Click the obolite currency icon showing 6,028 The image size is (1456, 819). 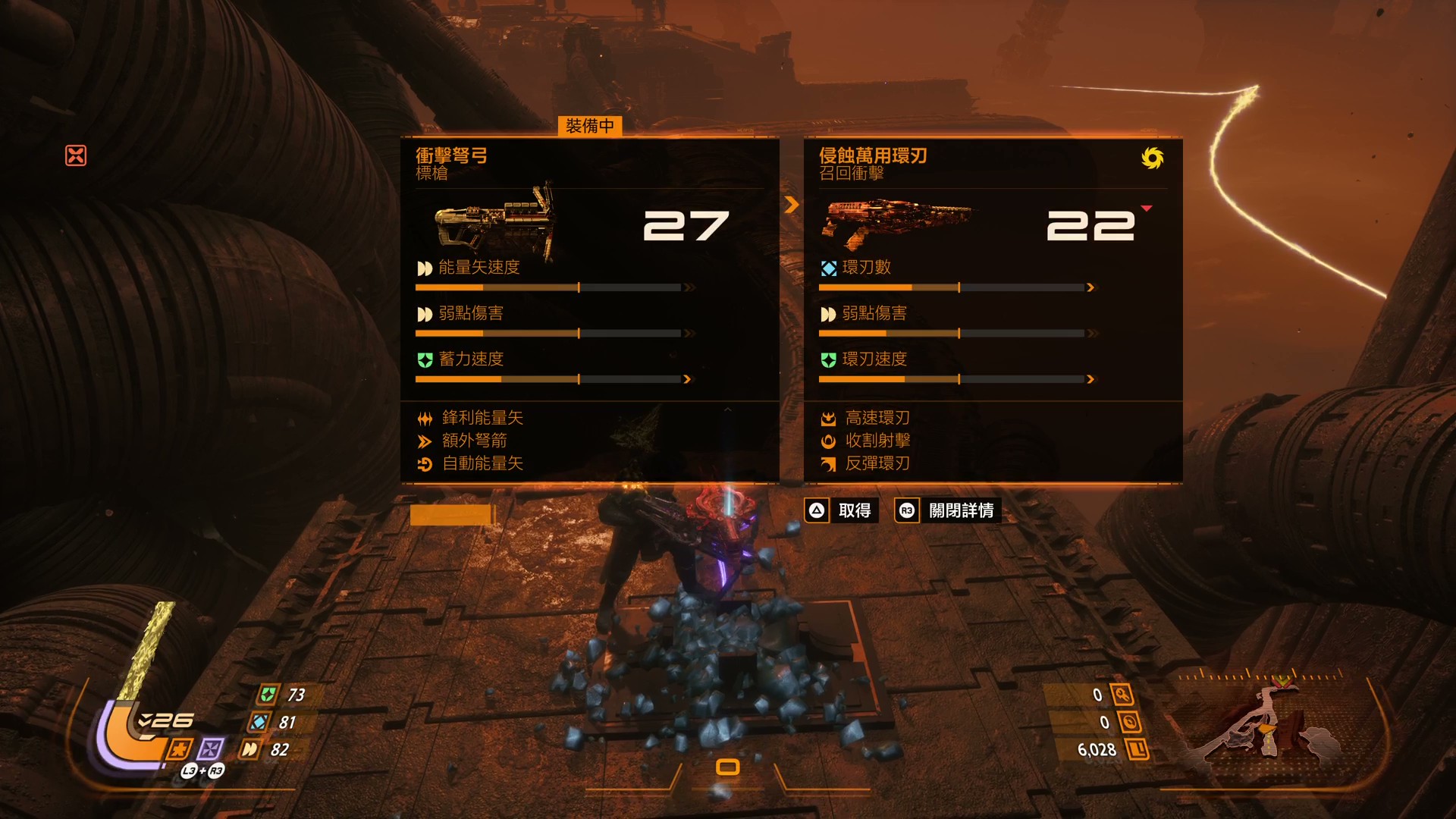click(x=1137, y=750)
